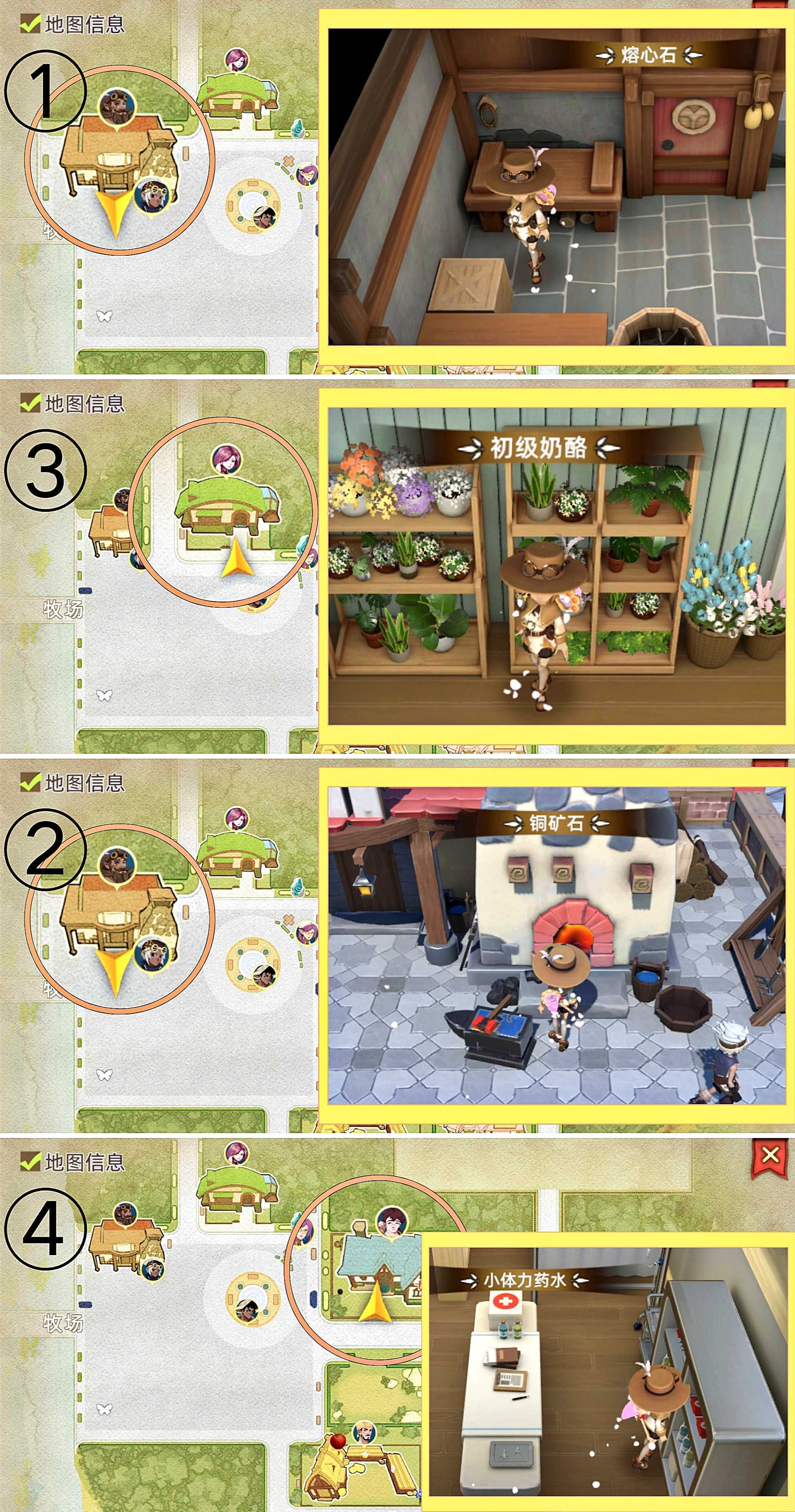Open the 熔心石 location screenshot
The width and height of the screenshot is (795, 1512).
point(557,187)
